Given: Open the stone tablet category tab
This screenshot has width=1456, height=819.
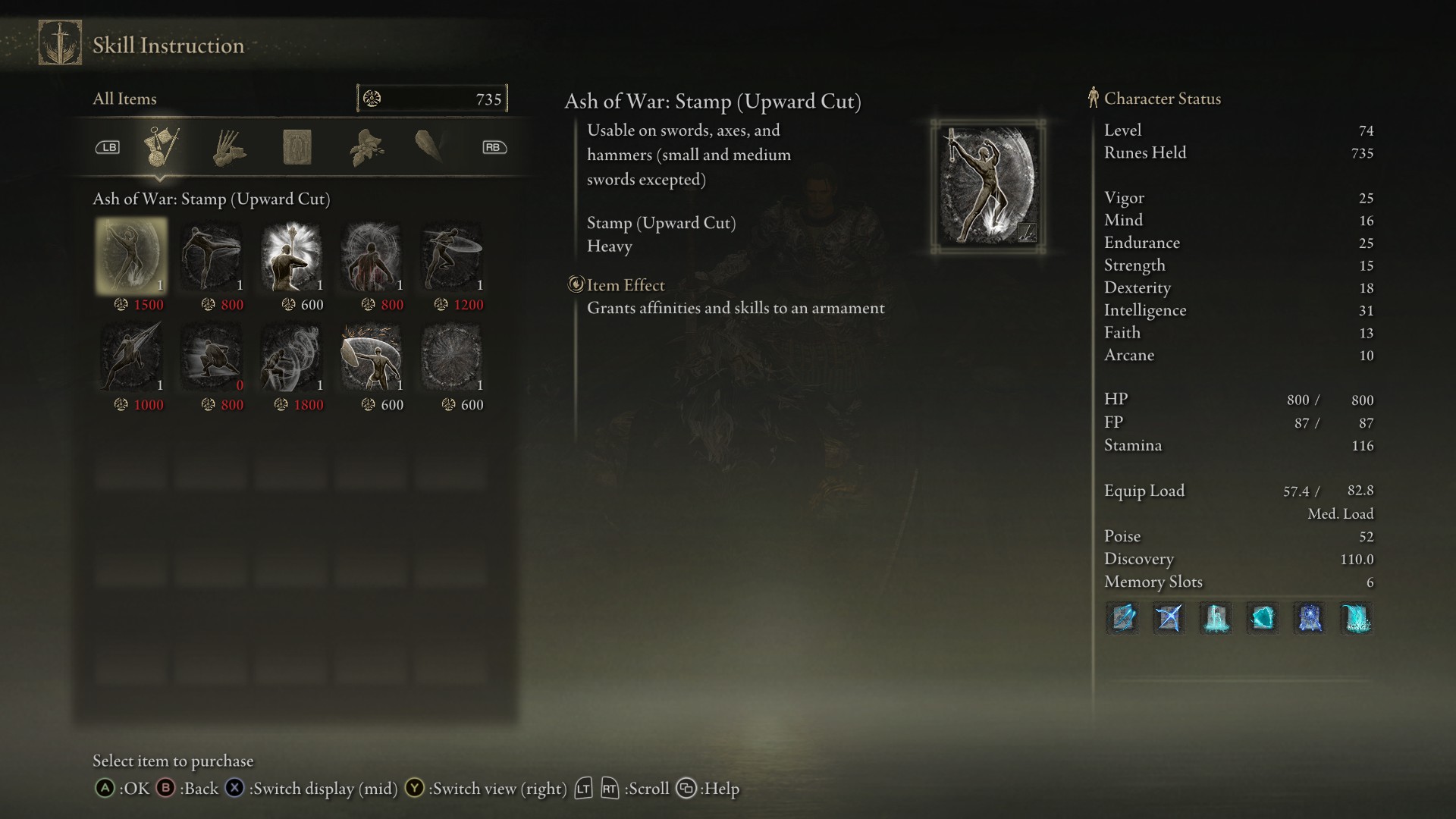Looking at the screenshot, I should coord(297,147).
